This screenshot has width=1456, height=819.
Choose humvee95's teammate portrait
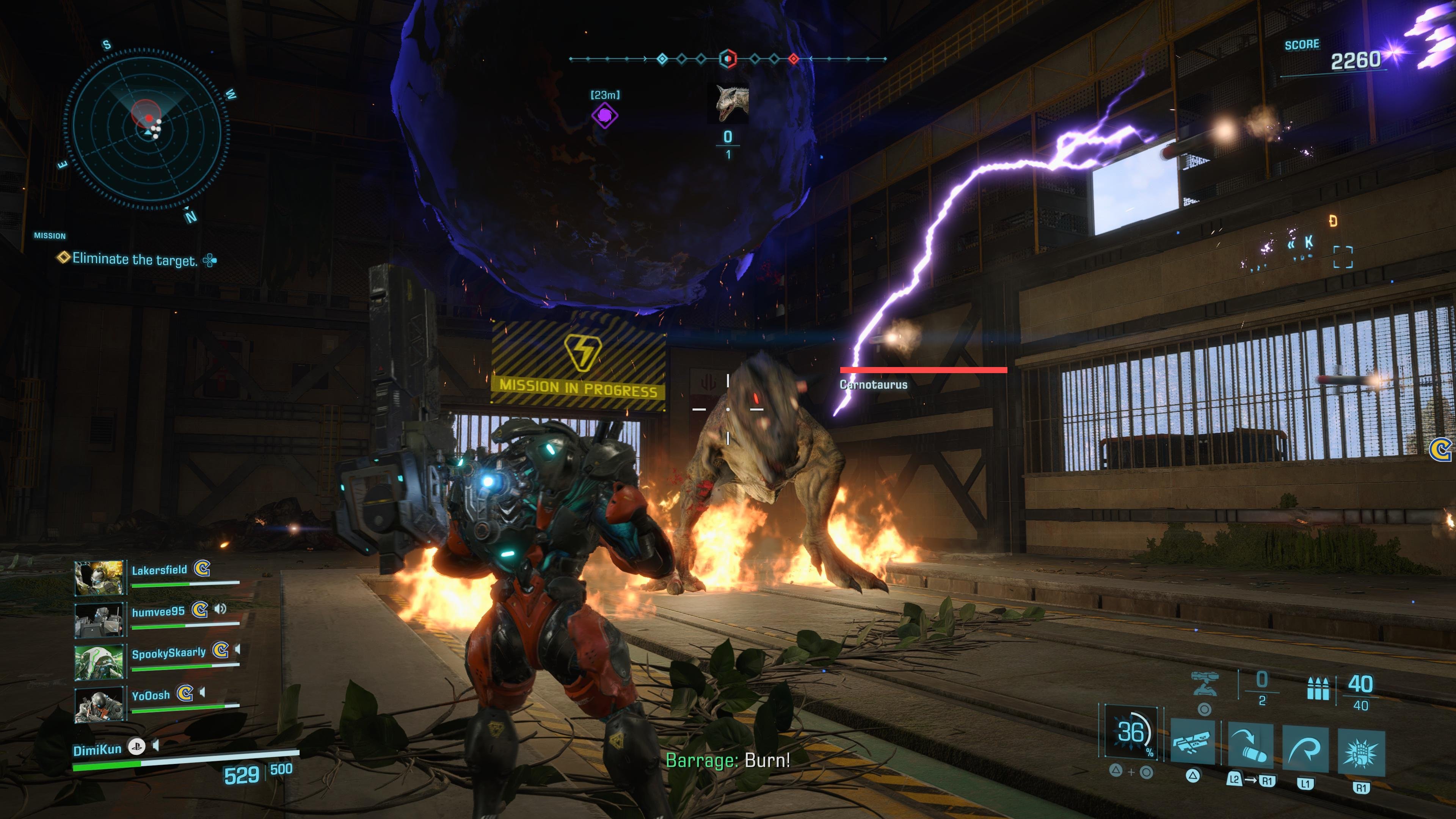click(x=99, y=620)
